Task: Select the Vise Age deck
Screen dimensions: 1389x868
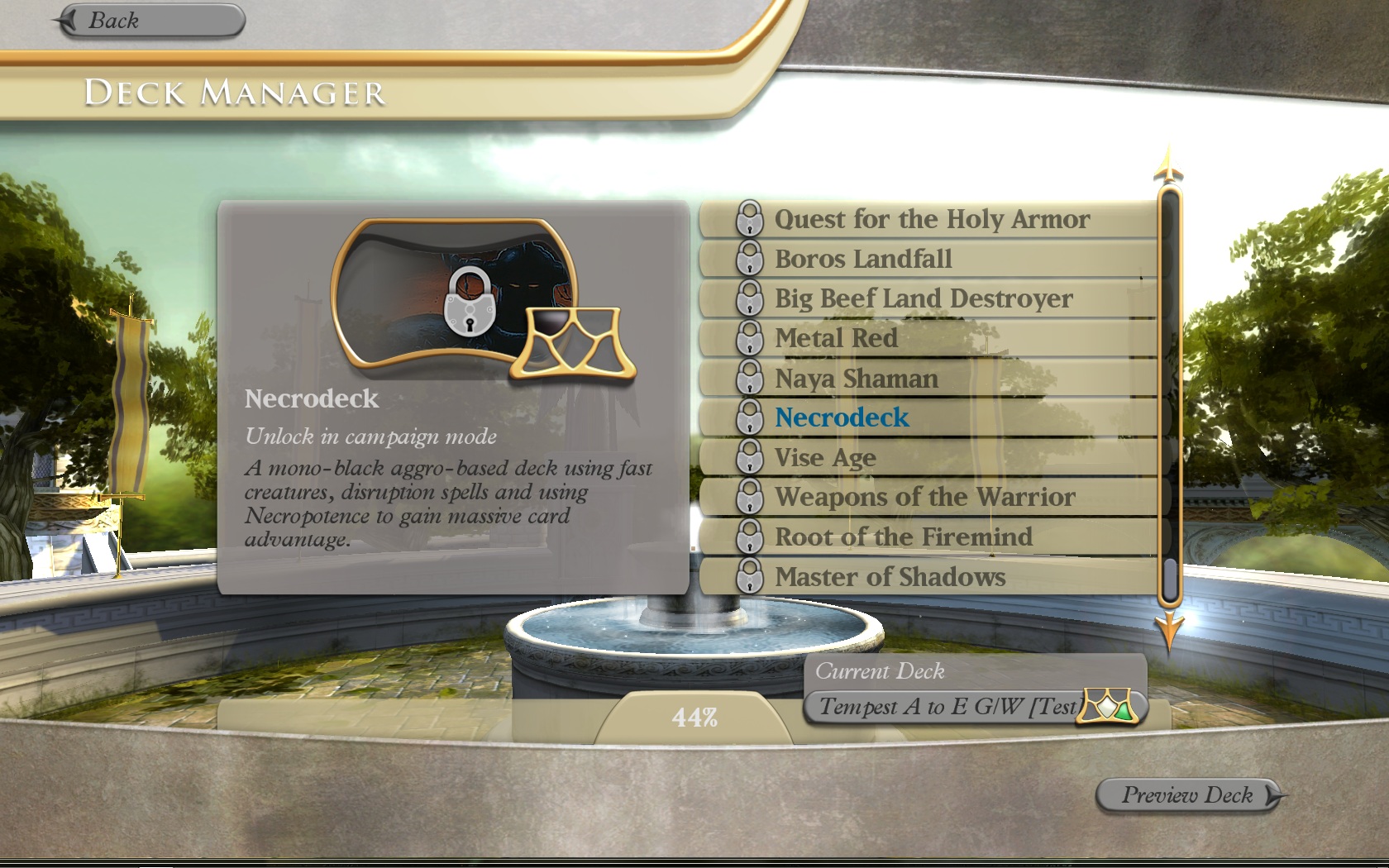Action: [824, 458]
